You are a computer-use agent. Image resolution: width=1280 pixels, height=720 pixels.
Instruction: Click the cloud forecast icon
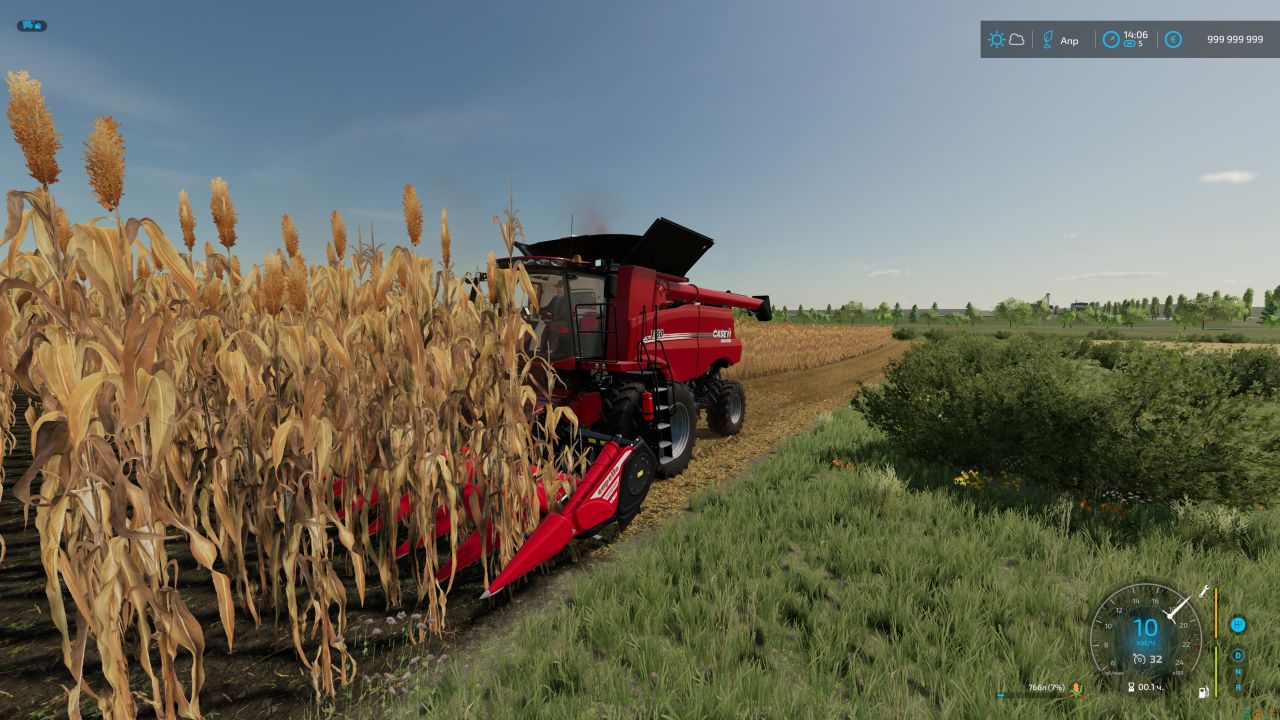pyautogui.click(x=1016, y=39)
